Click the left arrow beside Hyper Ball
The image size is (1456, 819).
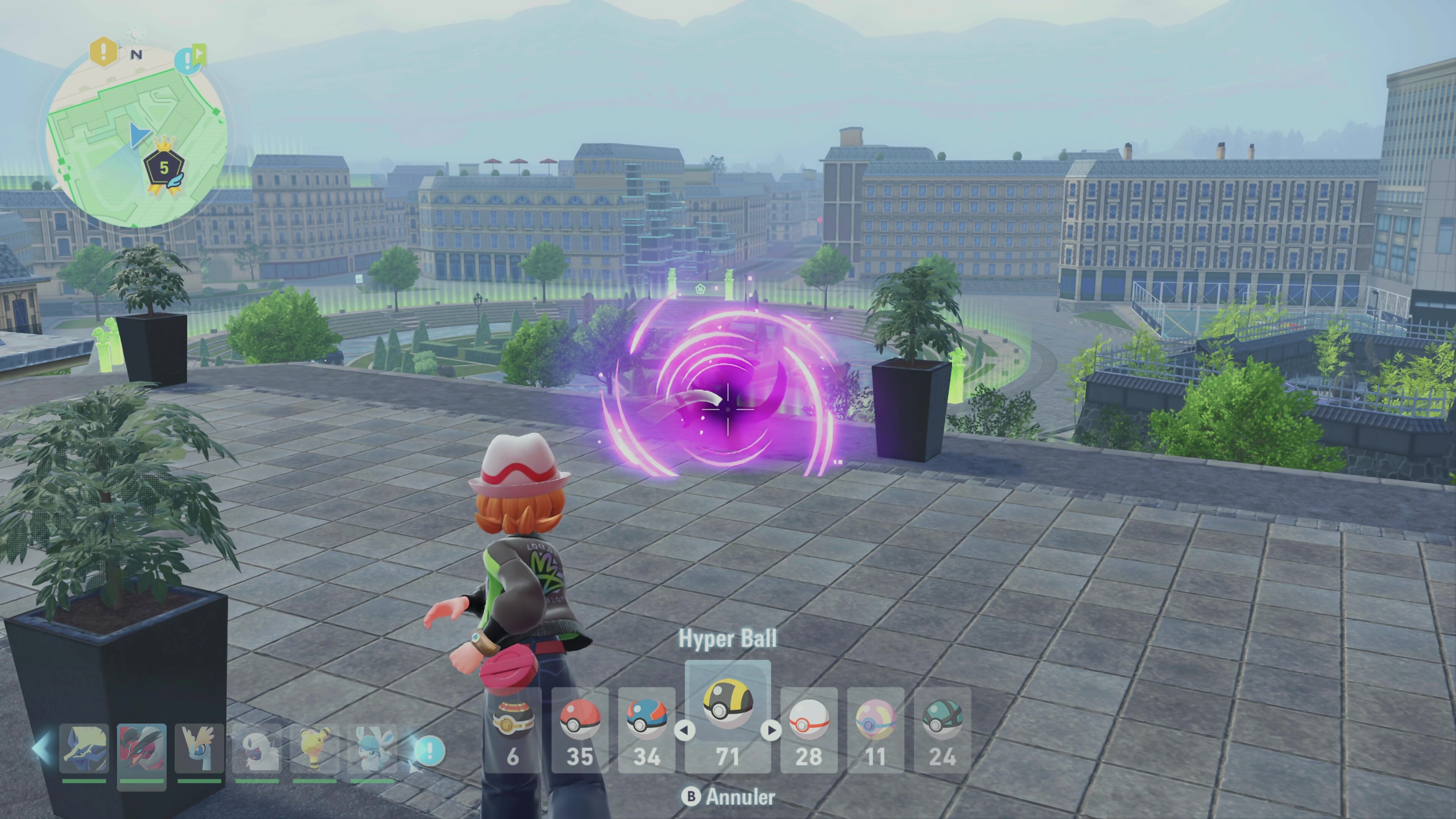tap(684, 730)
